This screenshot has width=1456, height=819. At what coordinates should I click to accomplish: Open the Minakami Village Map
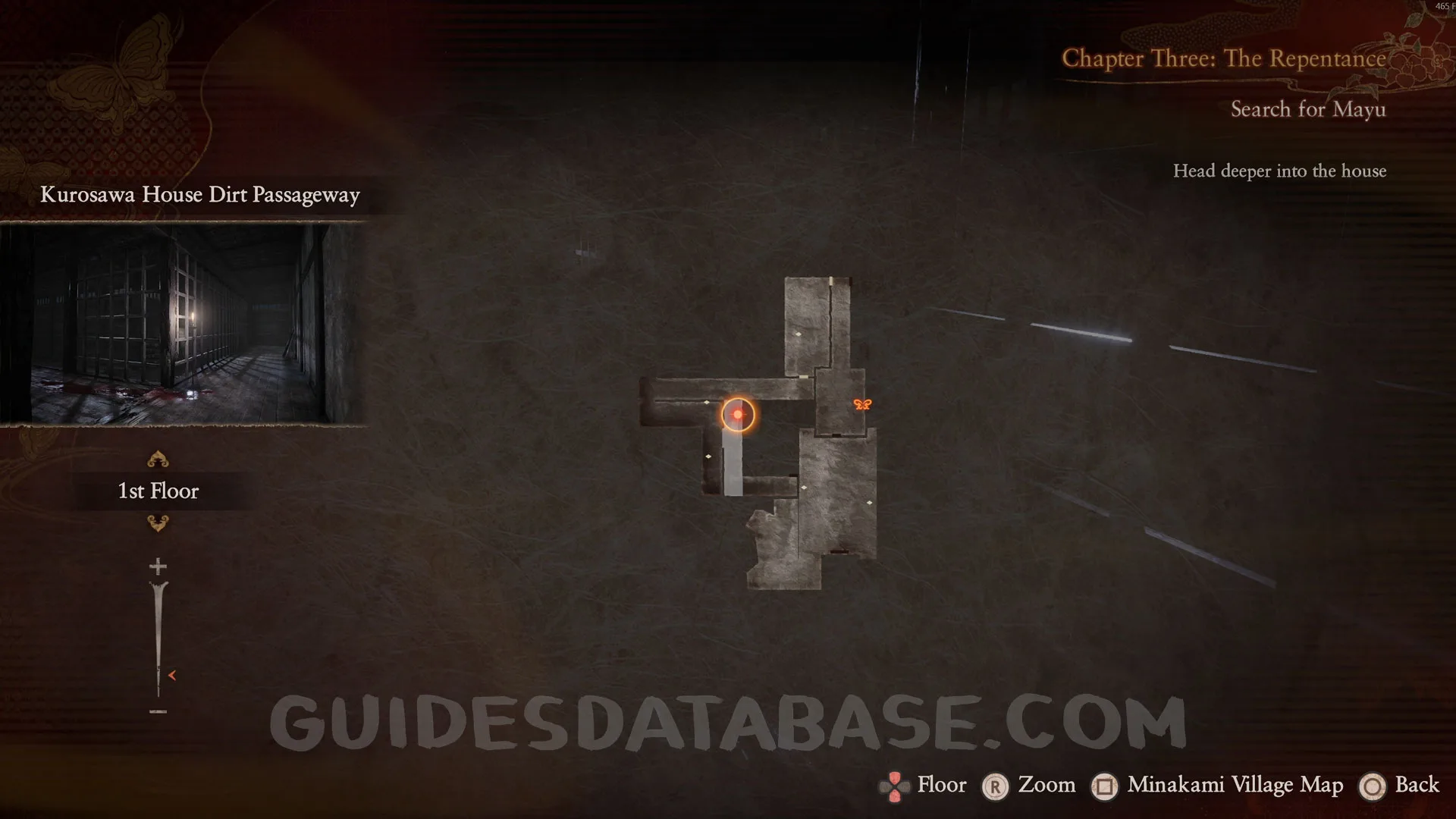click(1217, 786)
